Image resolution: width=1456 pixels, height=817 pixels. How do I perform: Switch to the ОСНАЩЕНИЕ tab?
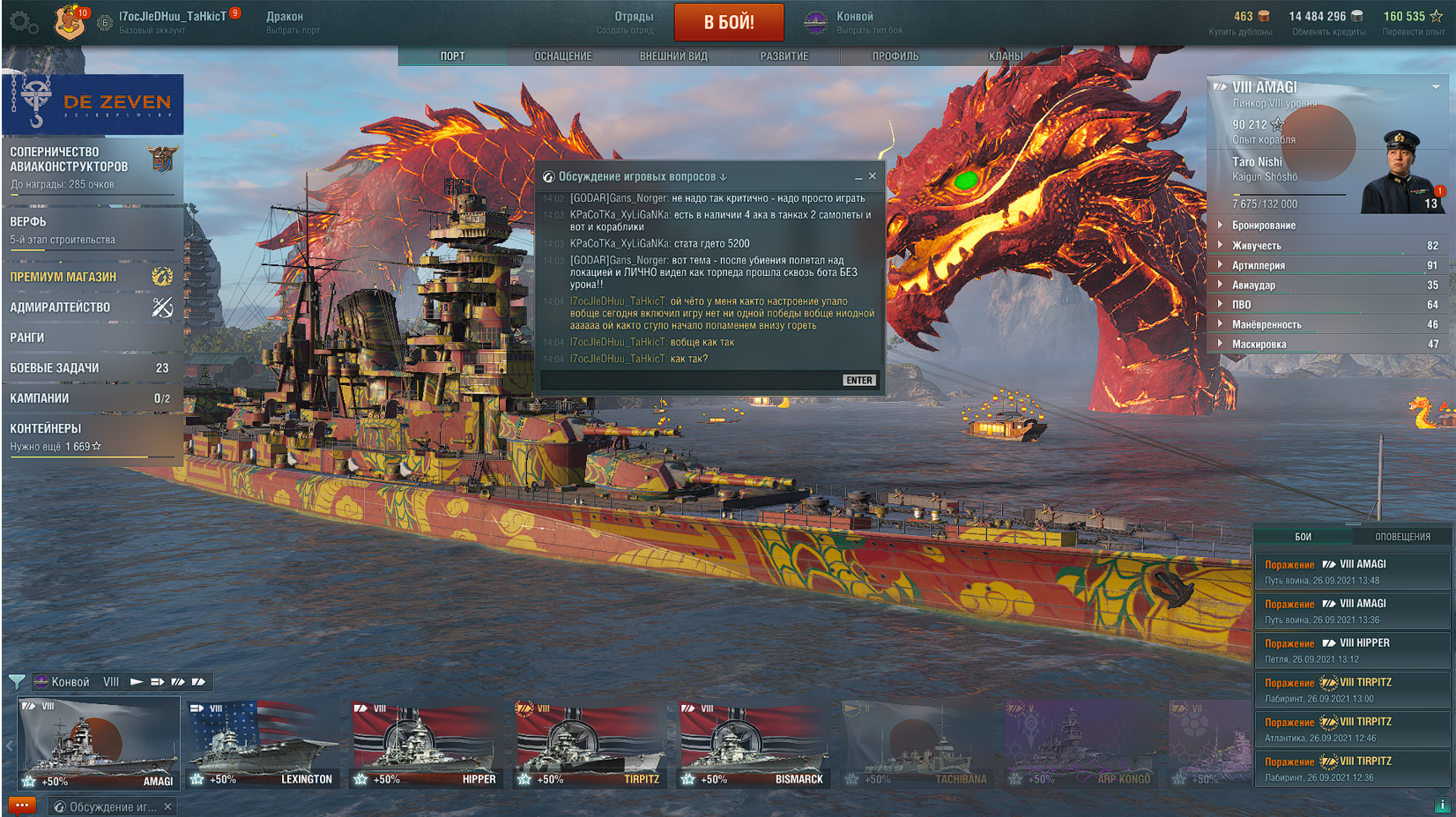563,56
